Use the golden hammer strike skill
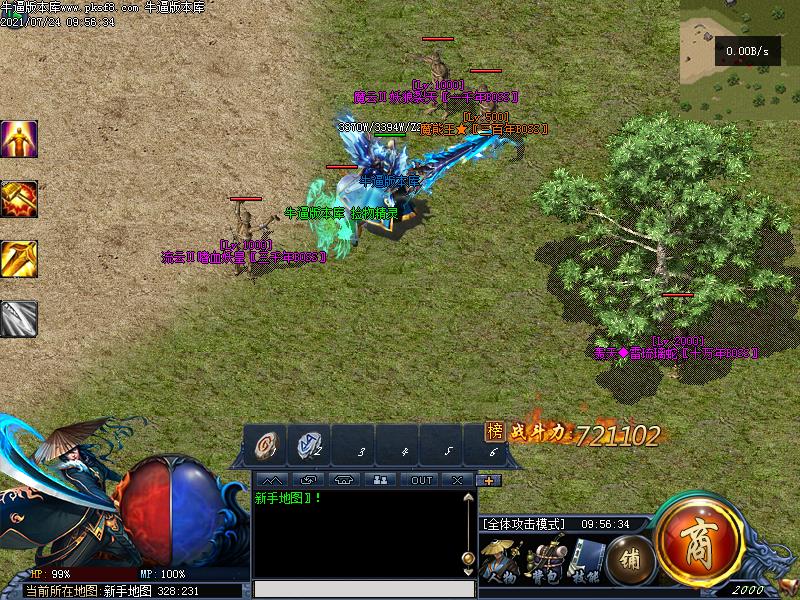The width and height of the screenshot is (800, 600). tap(19, 199)
